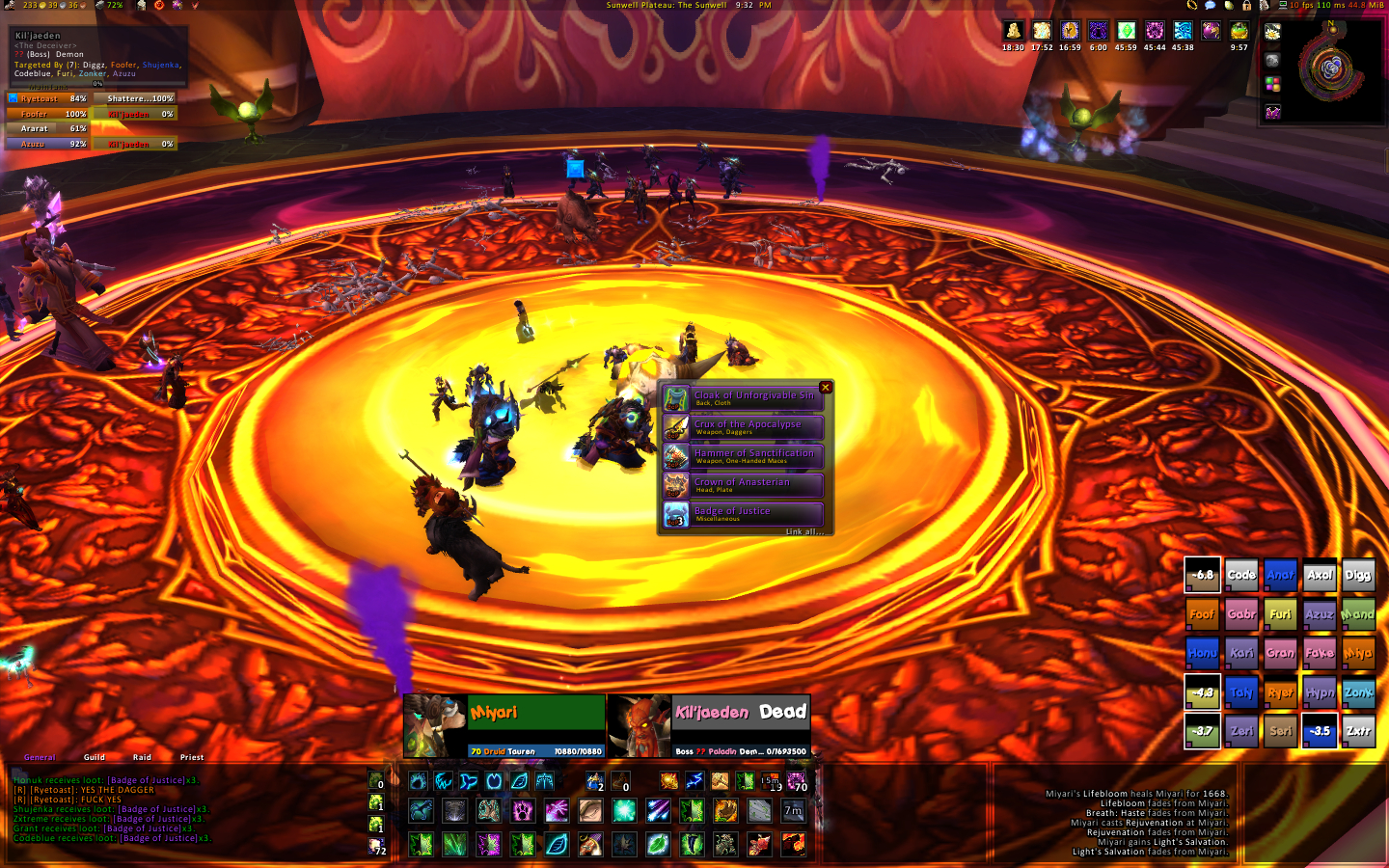
Task: Select Crux of the Apocalypse dagger loot
Action: pyautogui.click(x=743, y=427)
